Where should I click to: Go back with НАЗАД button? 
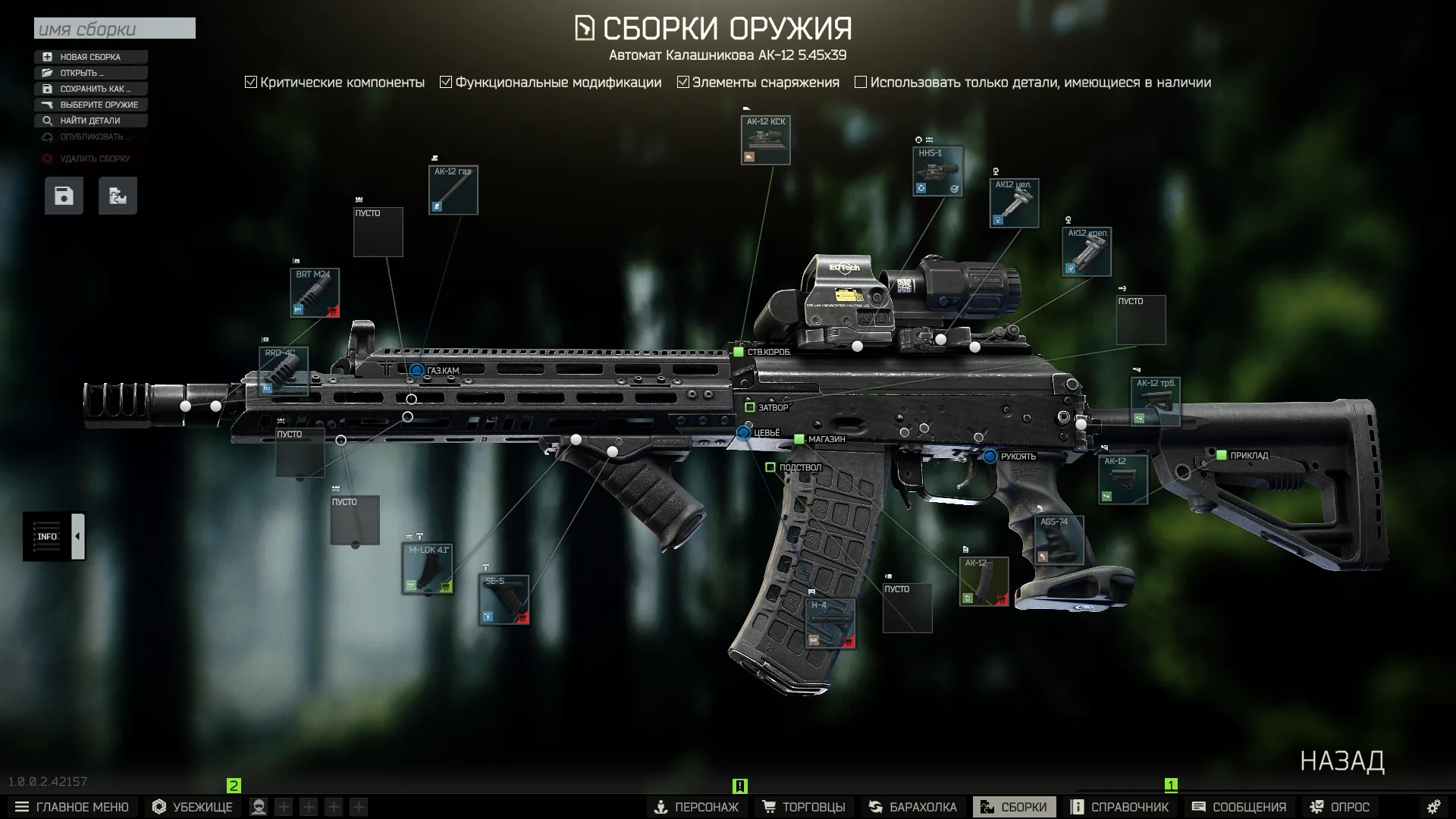[1341, 761]
